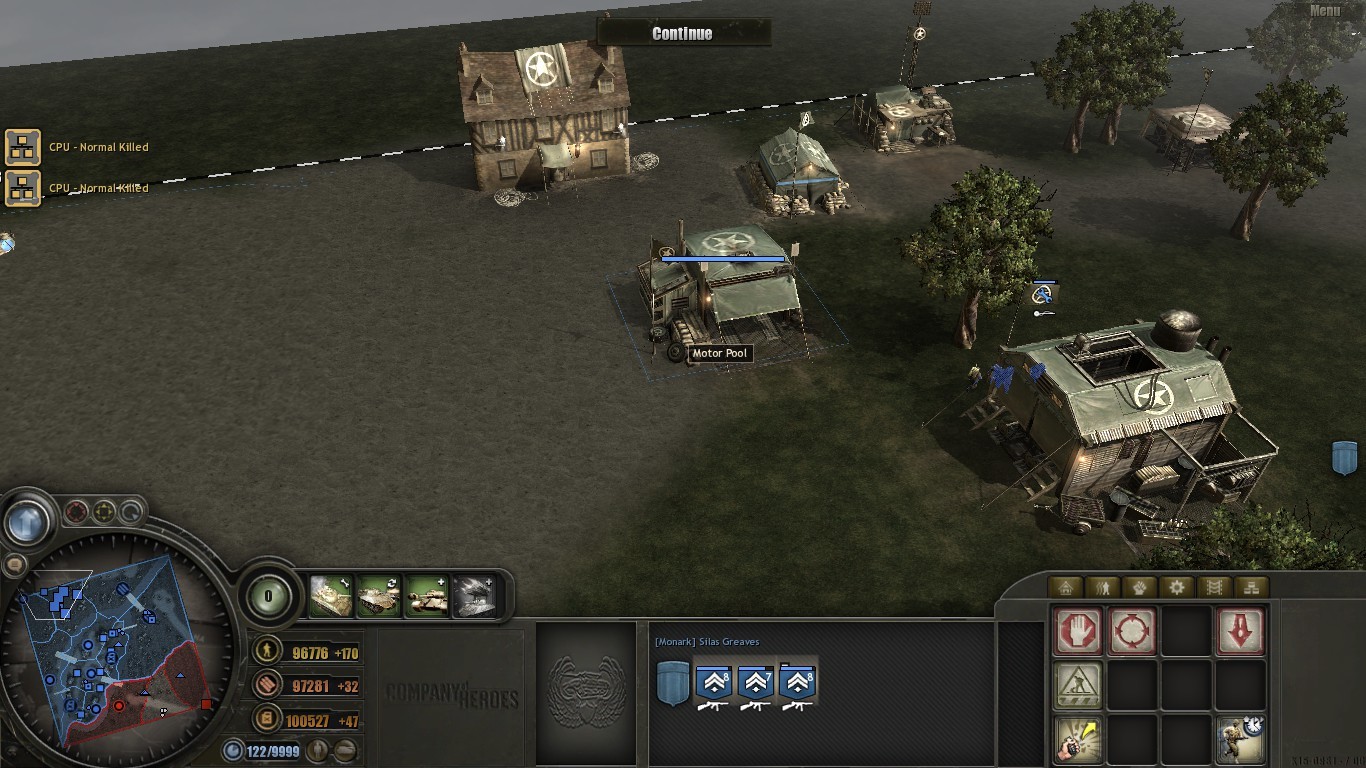Toggle the fist icon tab in command card
1366x768 pixels.
(x=1138, y=587)
